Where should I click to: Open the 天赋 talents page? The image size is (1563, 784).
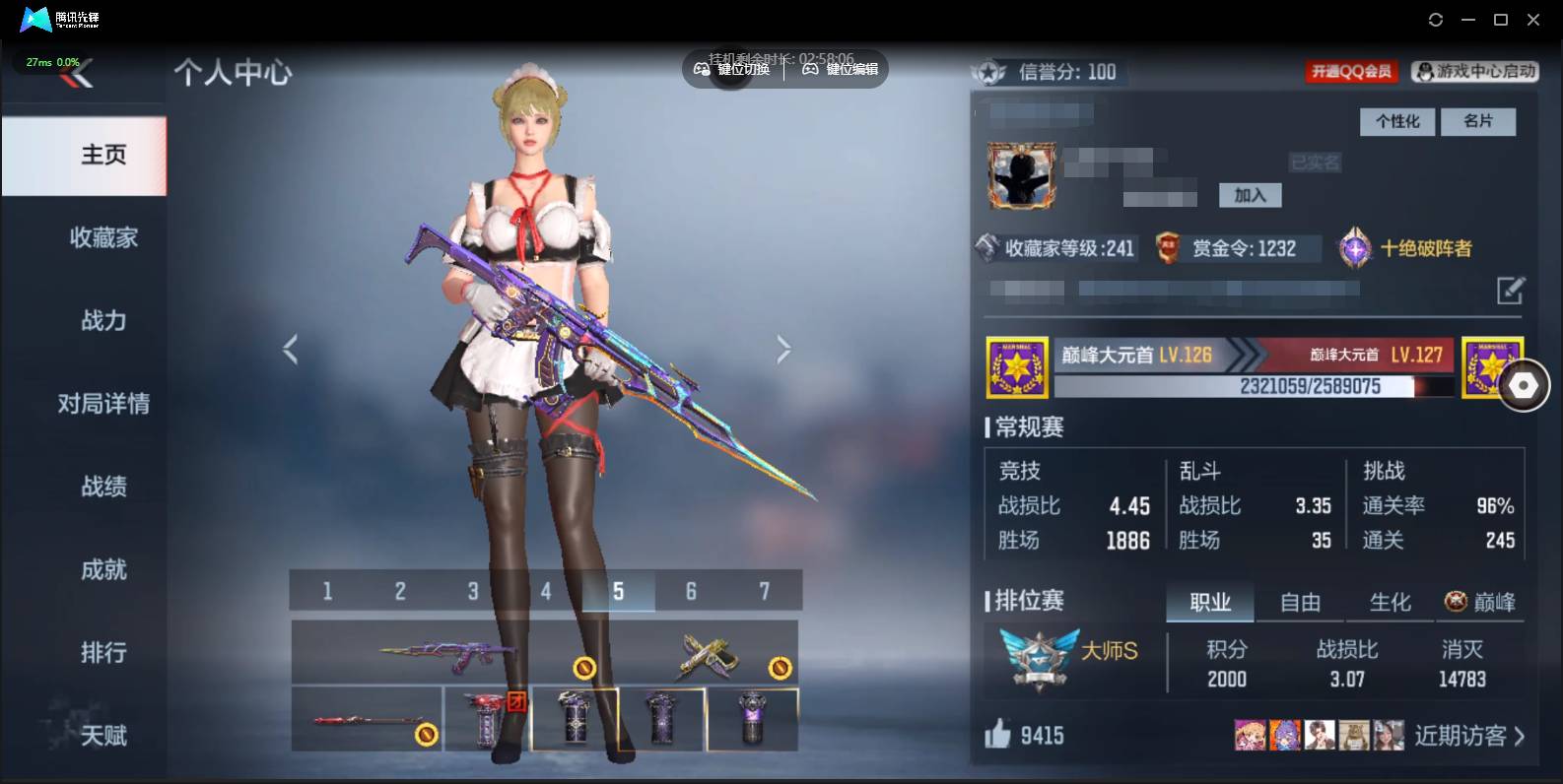coord(103,735)
